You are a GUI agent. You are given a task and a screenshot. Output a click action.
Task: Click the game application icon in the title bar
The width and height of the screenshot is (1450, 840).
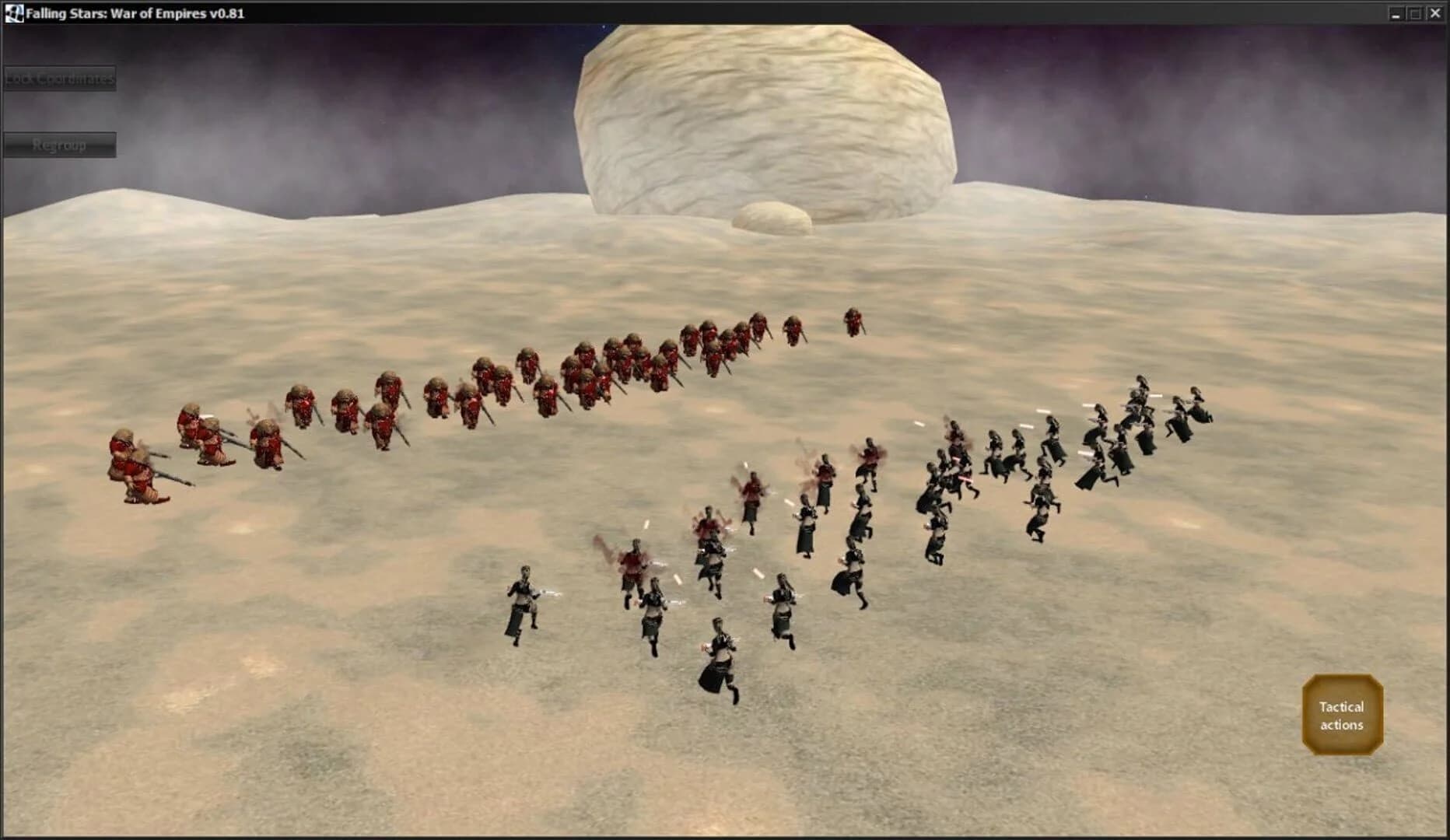[12, 12]
